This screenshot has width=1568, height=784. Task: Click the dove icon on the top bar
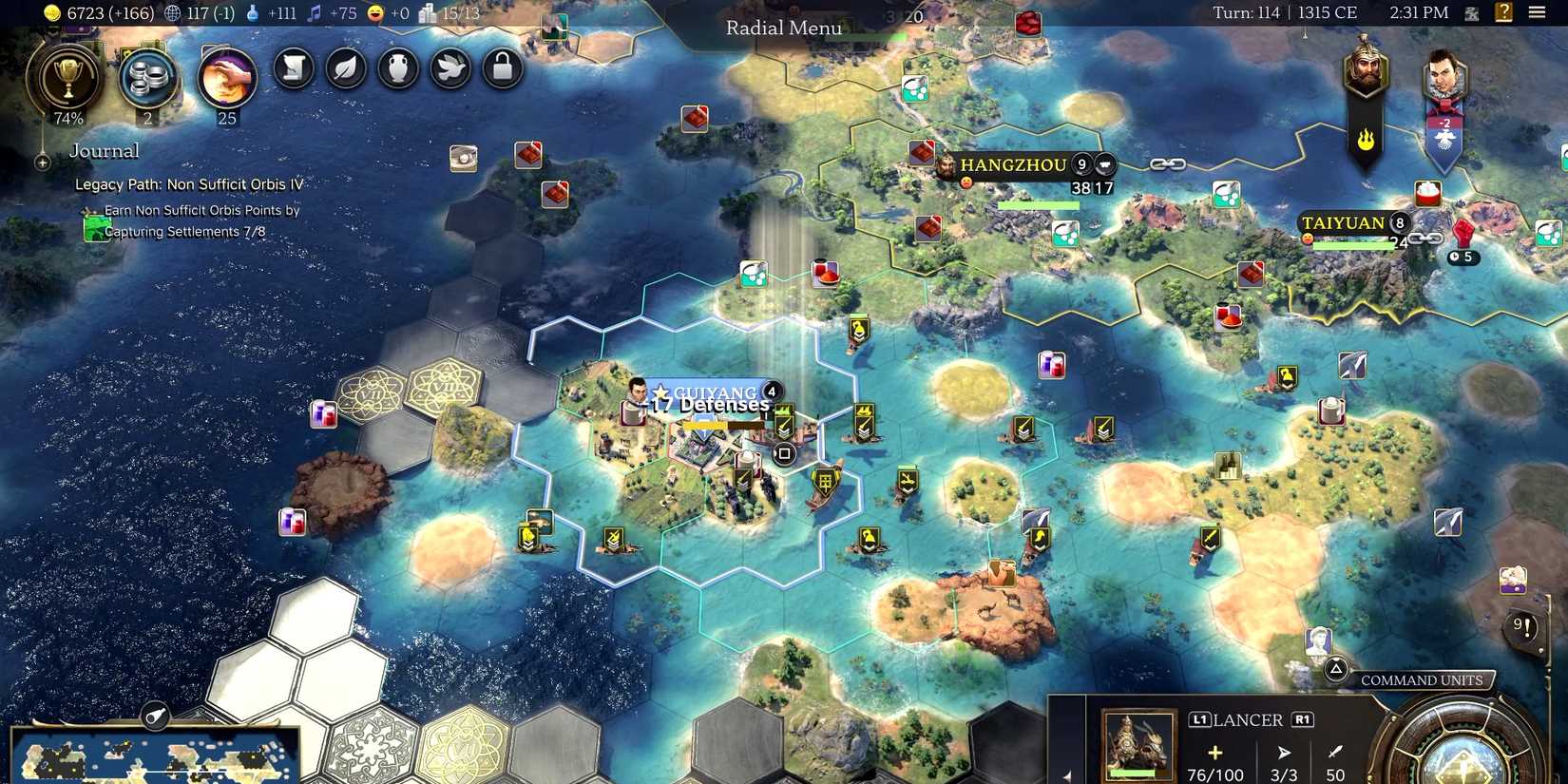[449, 68]
